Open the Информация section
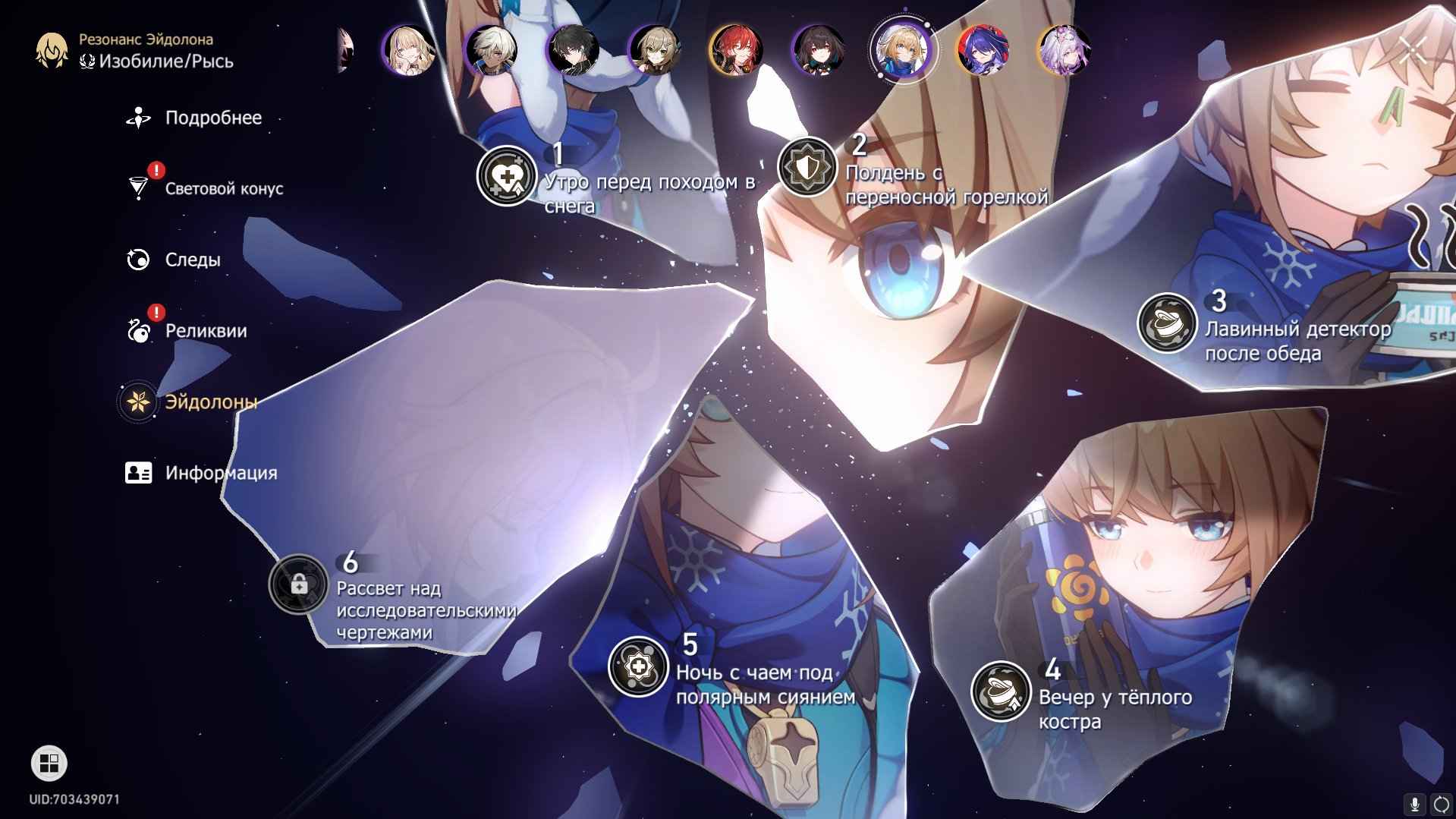Screen dimensions: 1456x819 219,473
